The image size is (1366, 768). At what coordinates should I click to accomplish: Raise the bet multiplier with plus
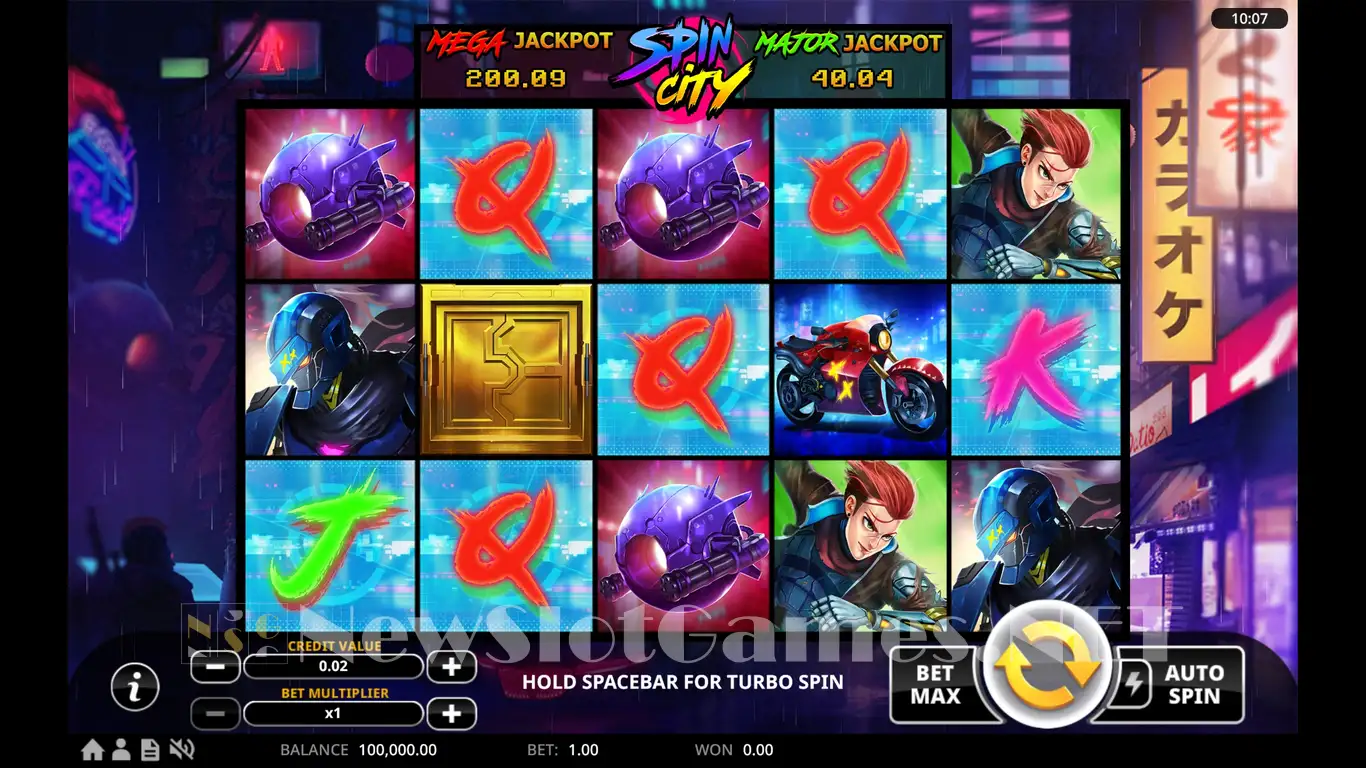[451, 714]
